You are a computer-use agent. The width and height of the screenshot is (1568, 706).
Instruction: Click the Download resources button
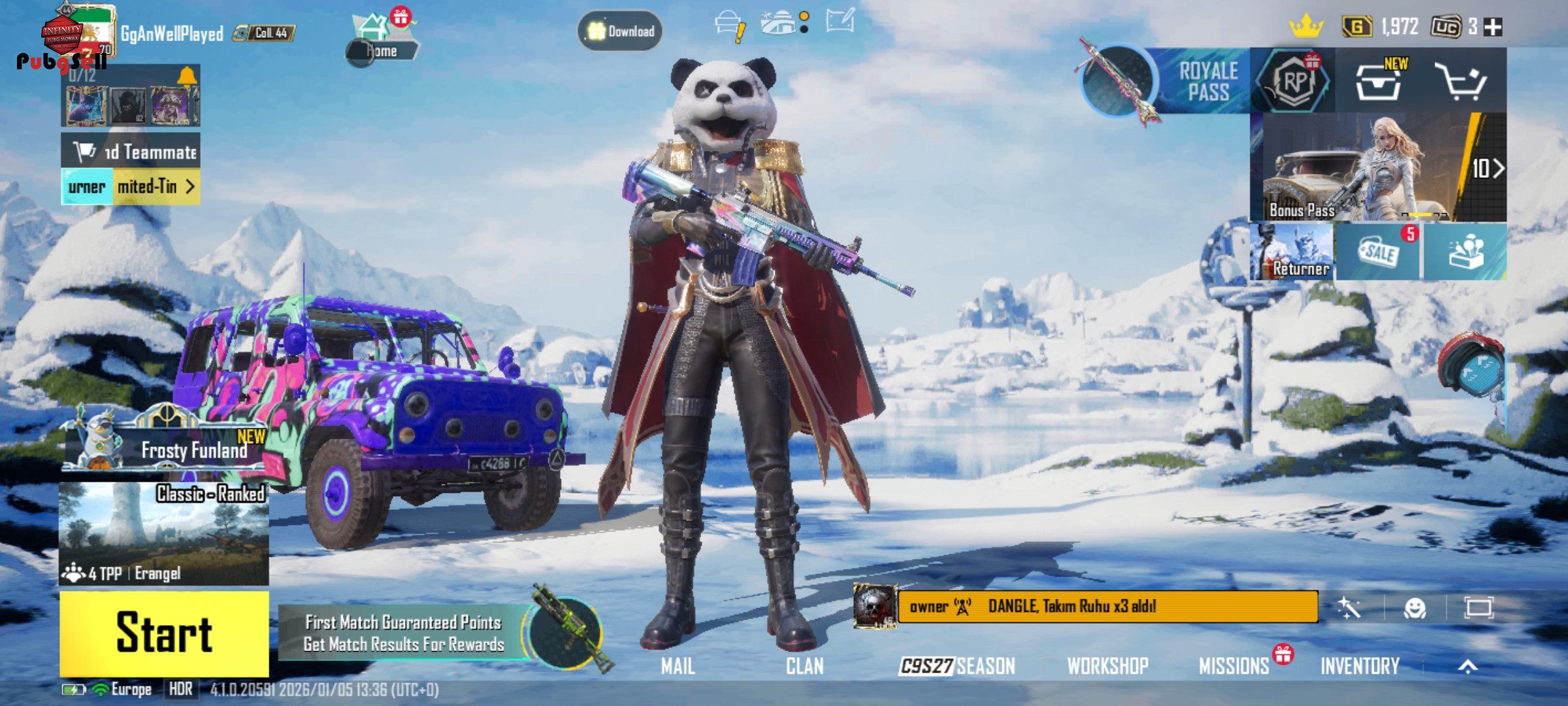coord(620,31)
